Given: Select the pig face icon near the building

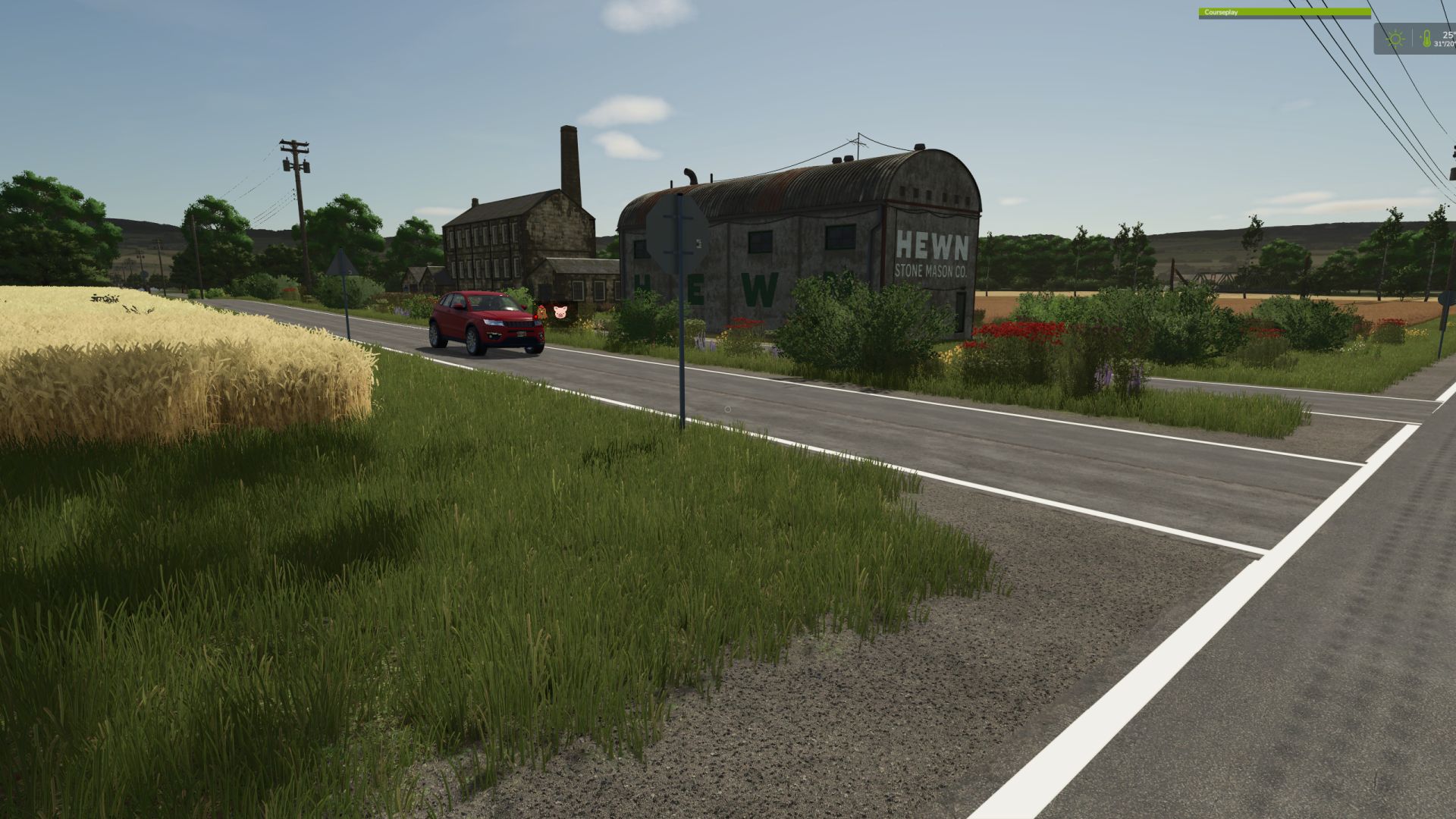Looking at the screenshot, I should pyautogui.click(x=560, y=312).
